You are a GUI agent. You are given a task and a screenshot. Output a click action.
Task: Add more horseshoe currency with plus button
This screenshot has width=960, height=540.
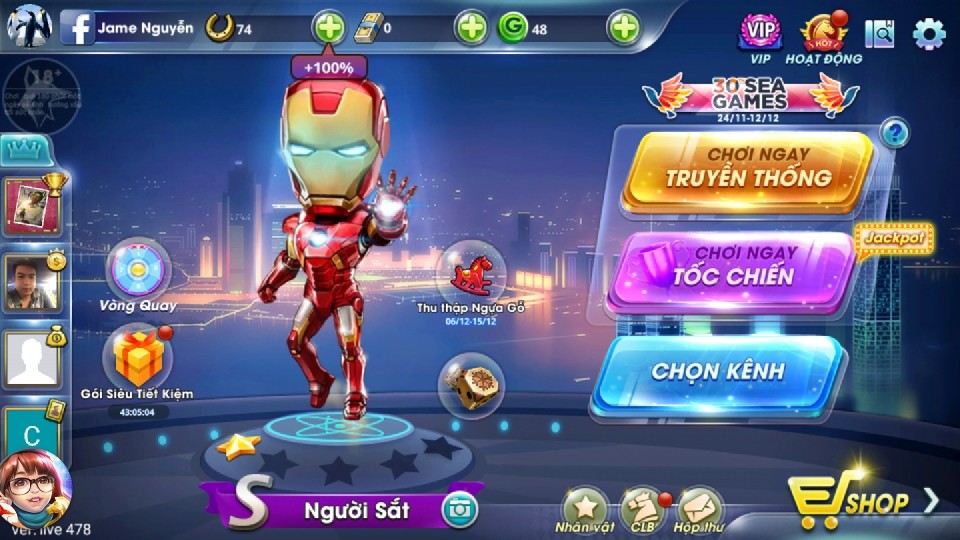[329, 28]
